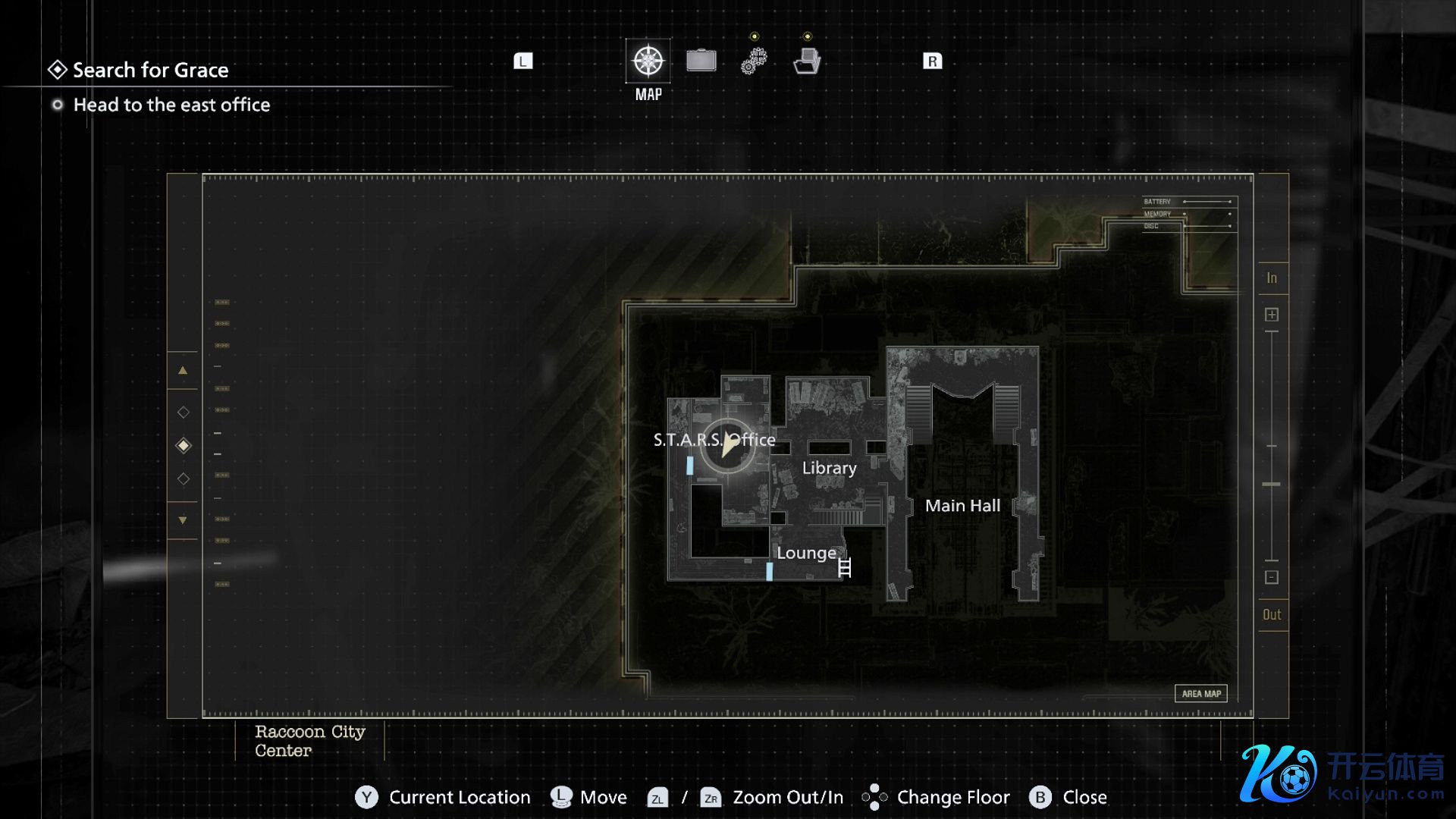Select the MAP compass tab
Viewport: 1456px width, 819px height.
coord(648,61)
